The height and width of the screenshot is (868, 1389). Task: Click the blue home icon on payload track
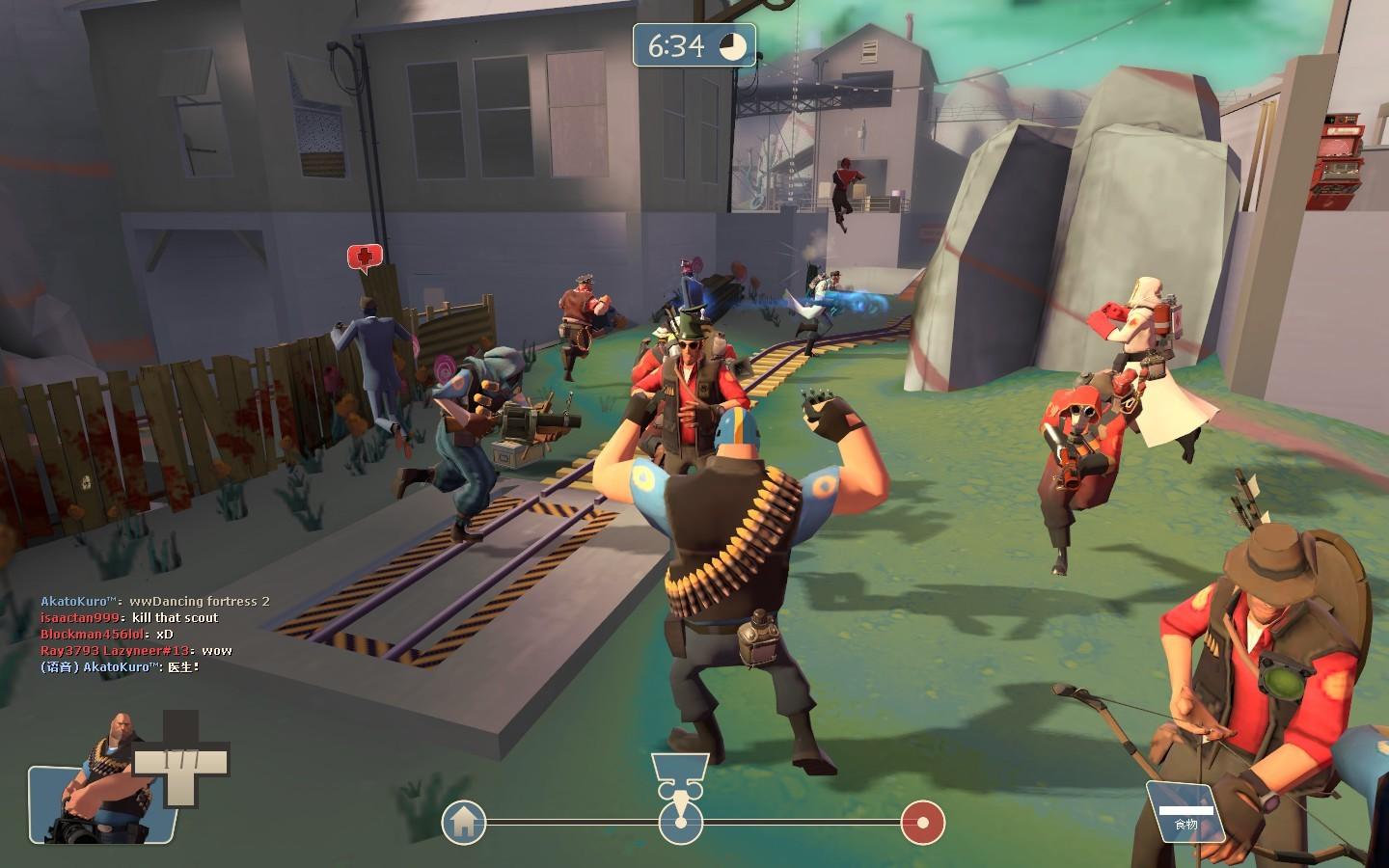(x=463, y=823)
